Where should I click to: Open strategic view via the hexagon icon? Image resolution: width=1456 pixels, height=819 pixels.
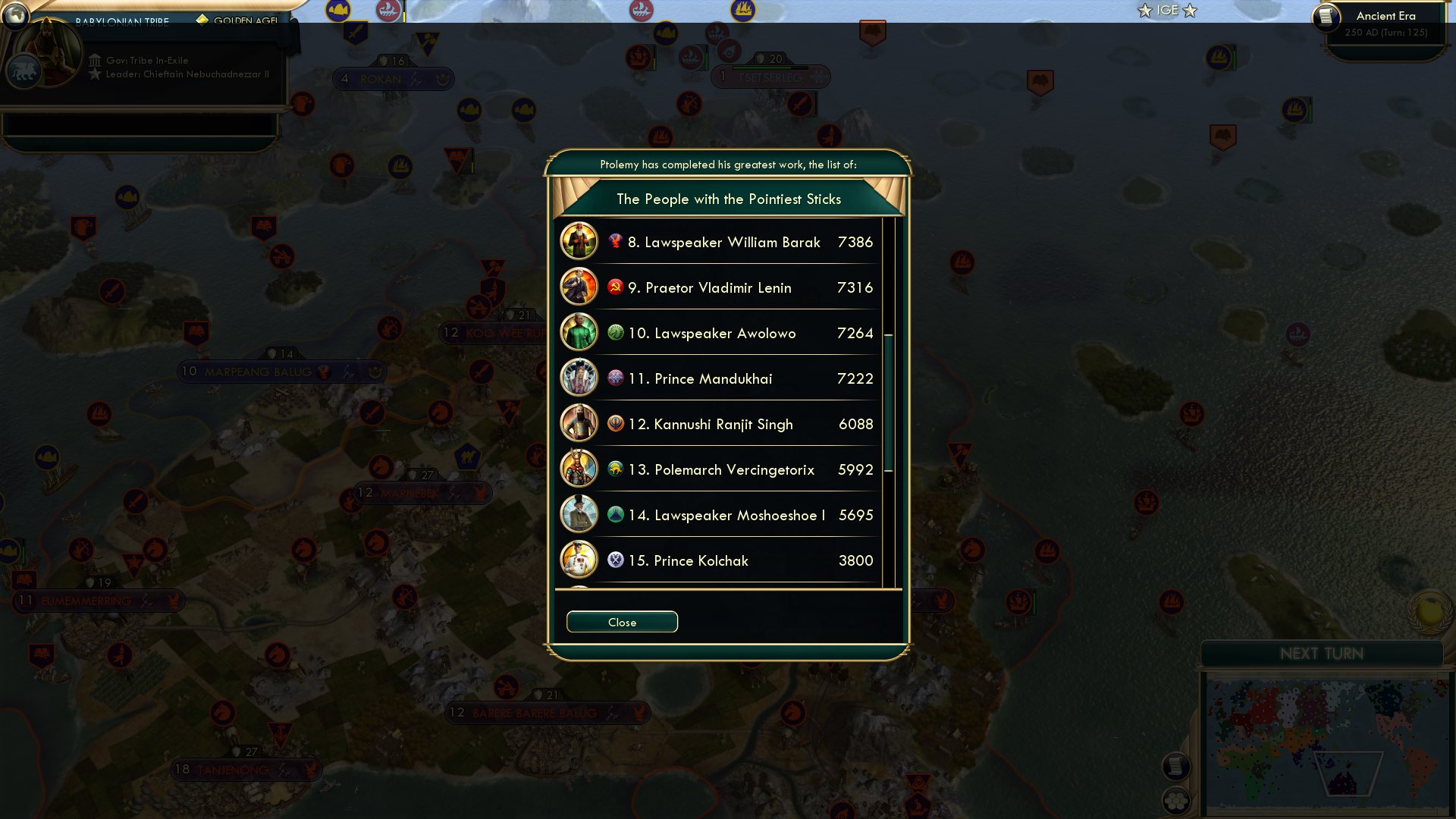pos(1178,799)
